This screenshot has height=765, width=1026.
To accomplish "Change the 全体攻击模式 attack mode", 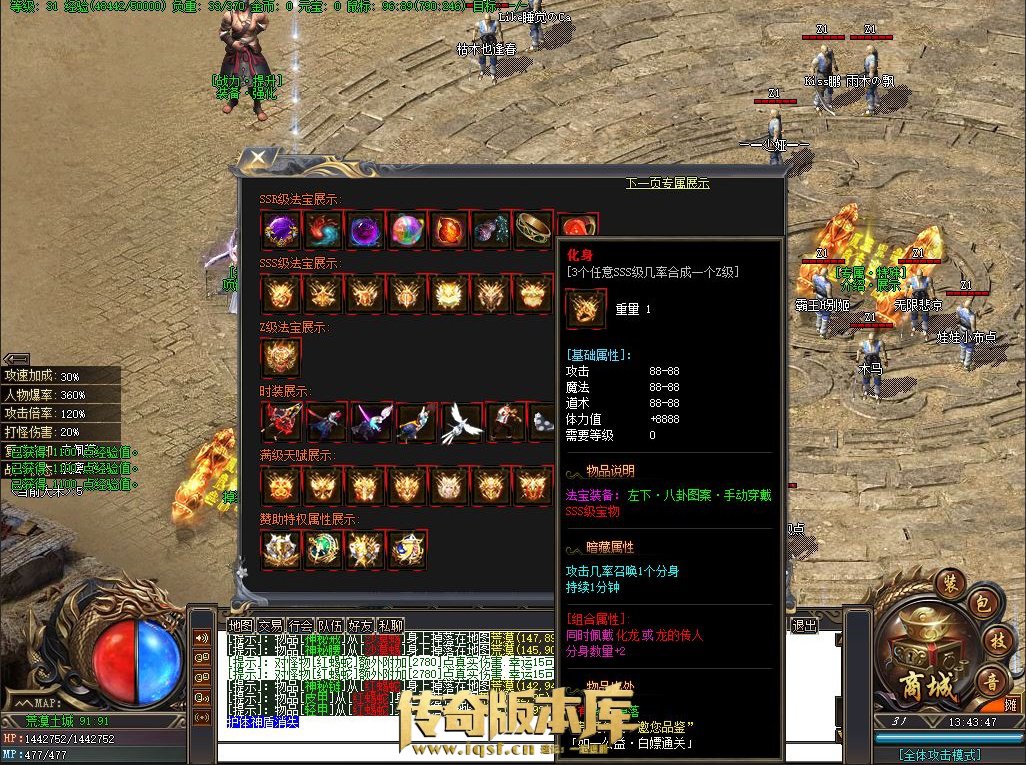I will tap(940, 755).
